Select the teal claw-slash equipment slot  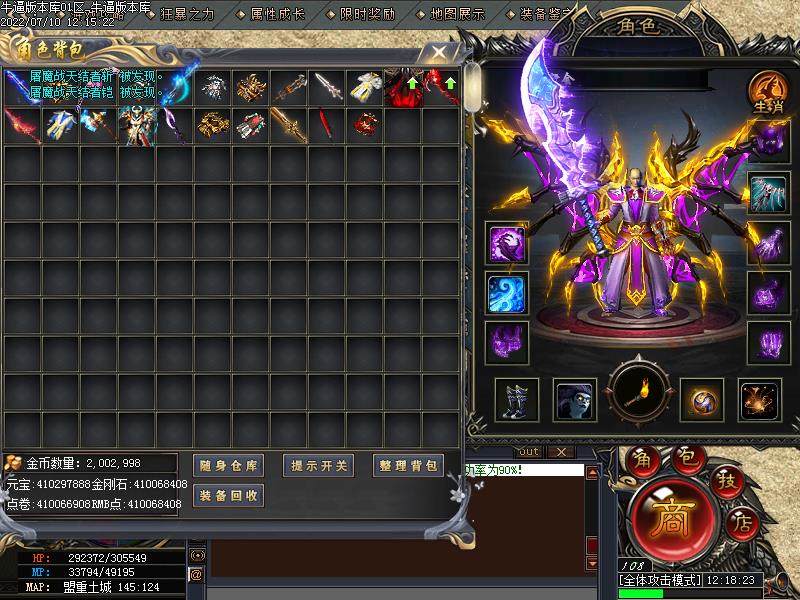(767, 192)
